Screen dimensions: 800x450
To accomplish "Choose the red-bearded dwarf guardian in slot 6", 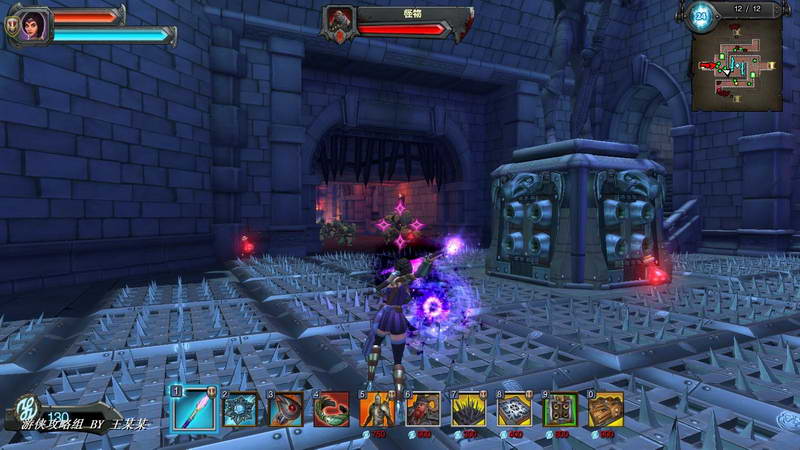I will coord(423,409).
